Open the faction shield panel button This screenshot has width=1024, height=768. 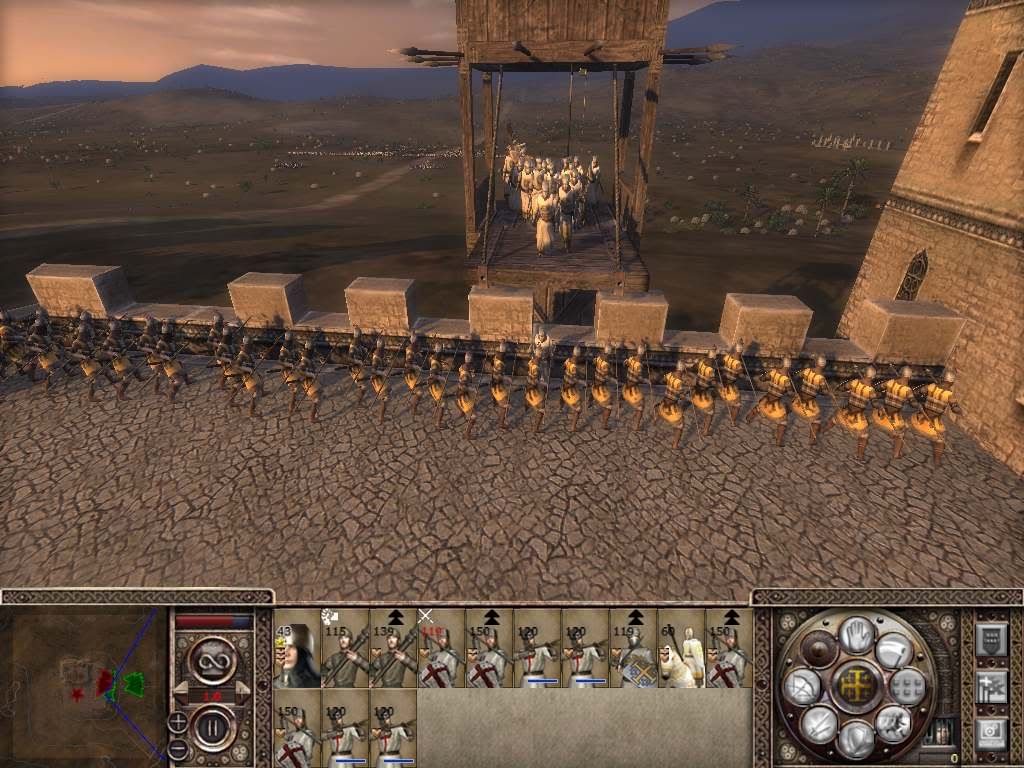pos(990,638)
